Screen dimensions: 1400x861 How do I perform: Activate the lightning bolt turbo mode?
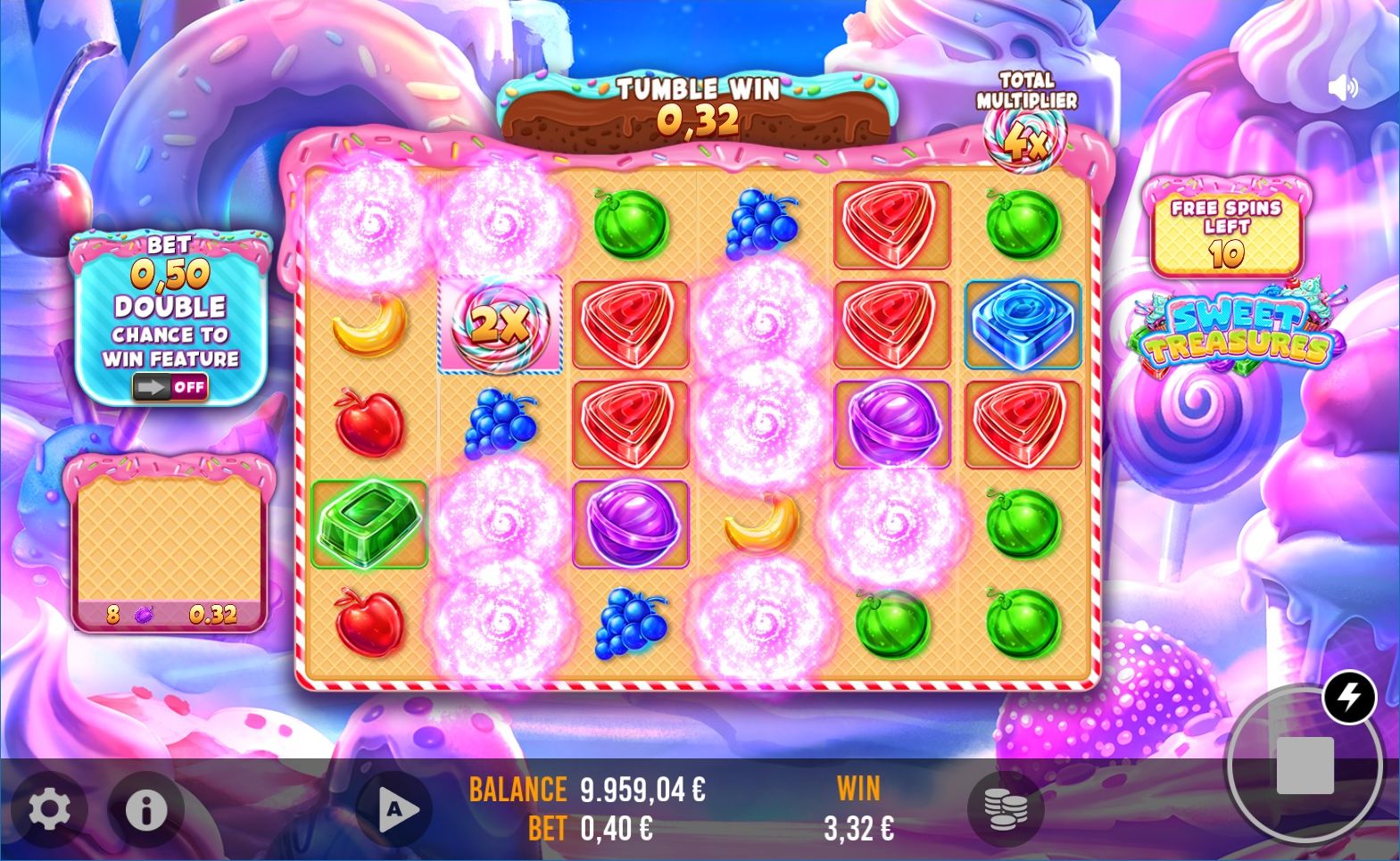click(1348, 698)
